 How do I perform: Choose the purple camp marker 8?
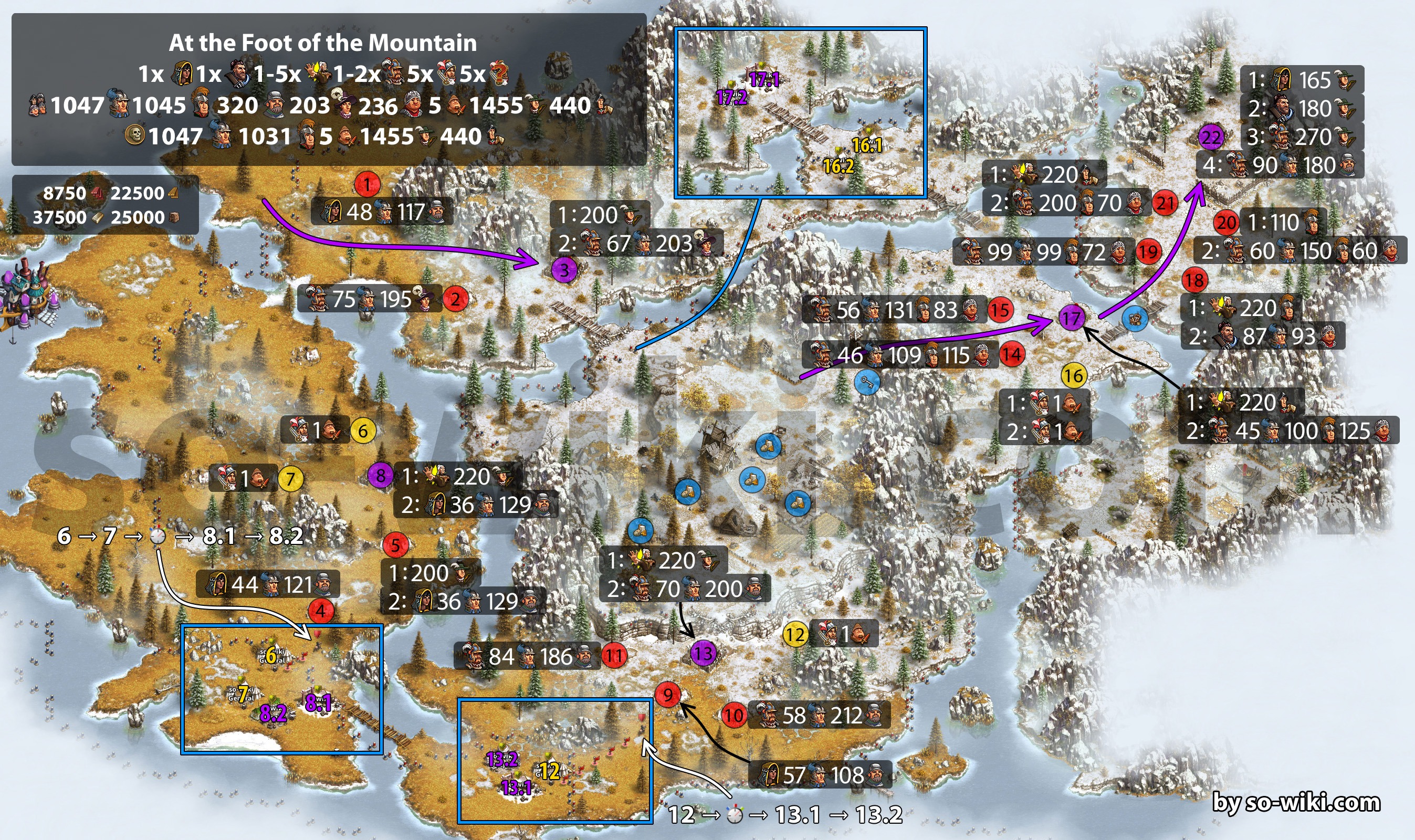(x=380, y=476)
